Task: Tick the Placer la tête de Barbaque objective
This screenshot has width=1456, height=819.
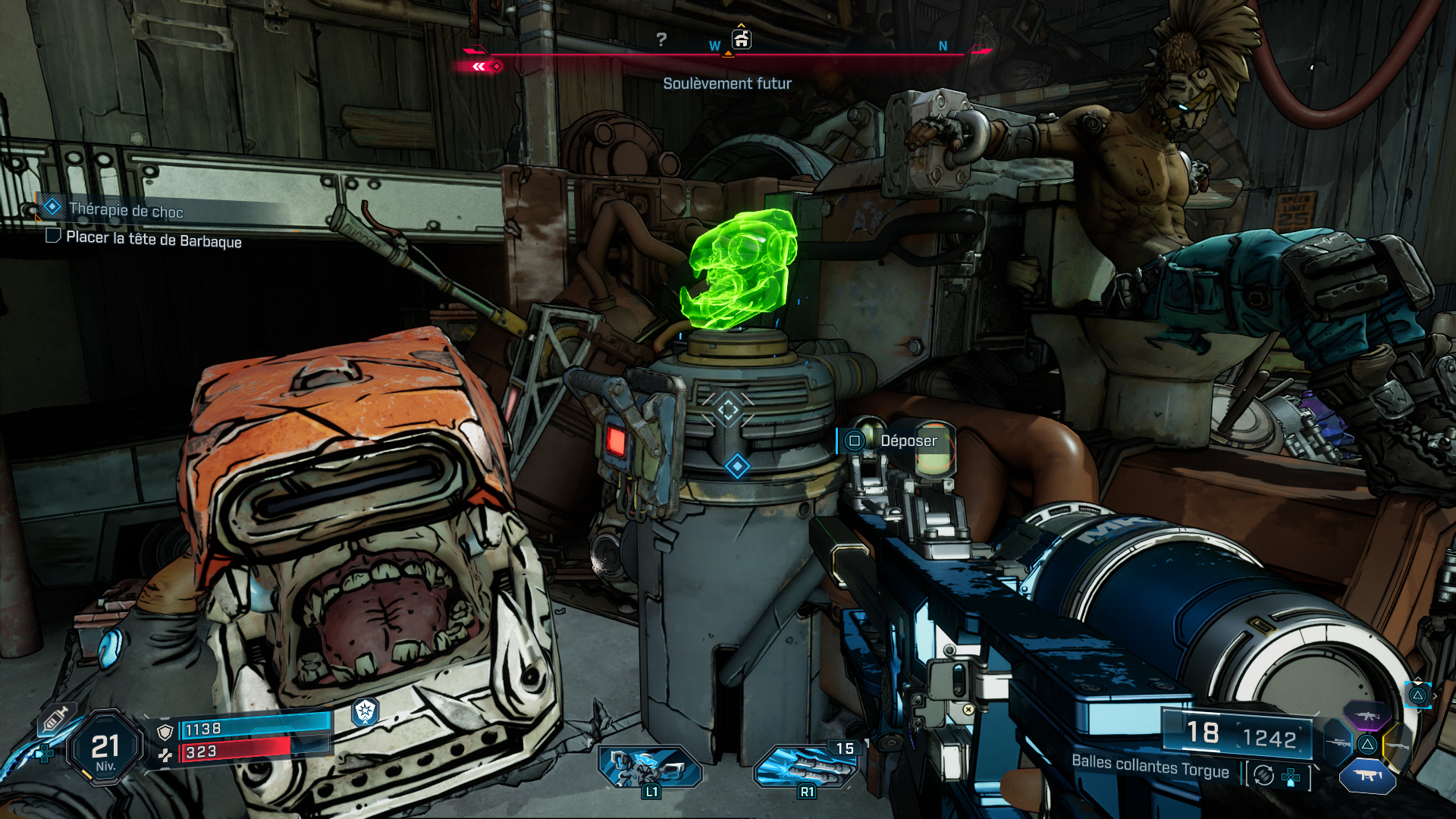Action: click(53, 236)
